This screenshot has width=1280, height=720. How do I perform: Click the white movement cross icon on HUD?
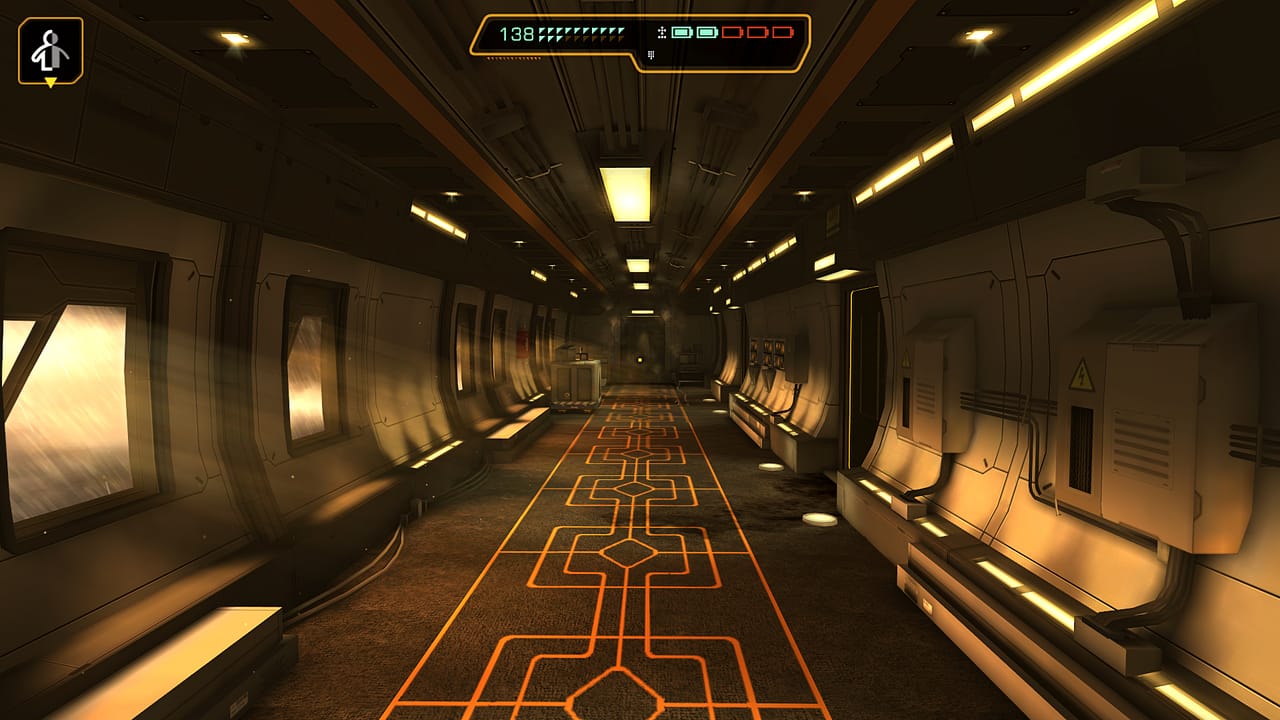(661, 34)
